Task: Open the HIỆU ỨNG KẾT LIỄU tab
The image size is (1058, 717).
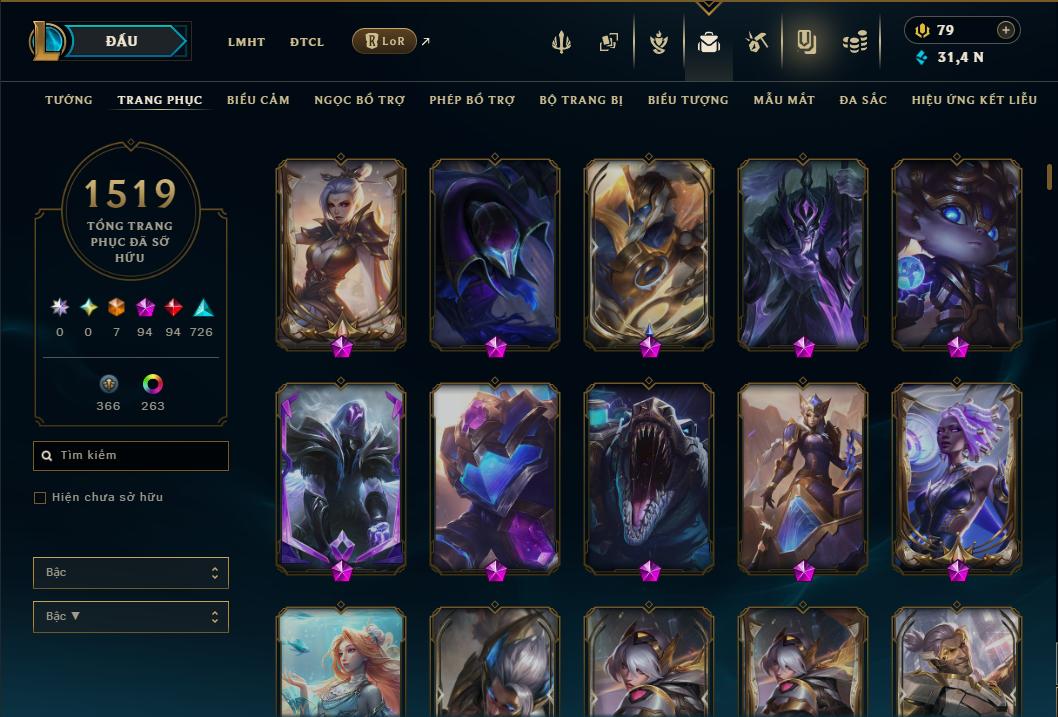Action: click(x=974, y=100)
